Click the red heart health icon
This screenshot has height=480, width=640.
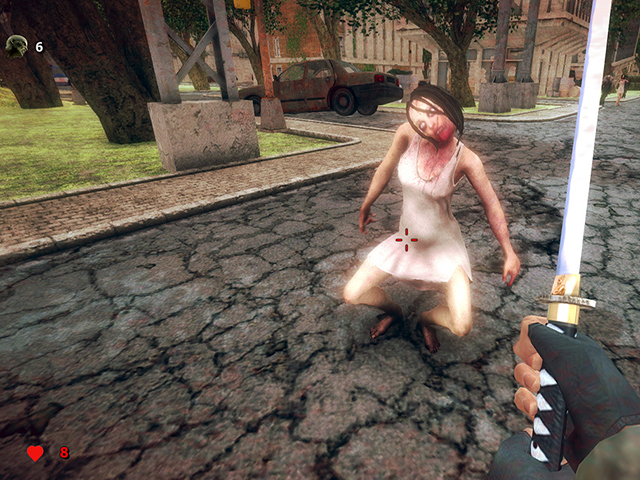[35, 453]
